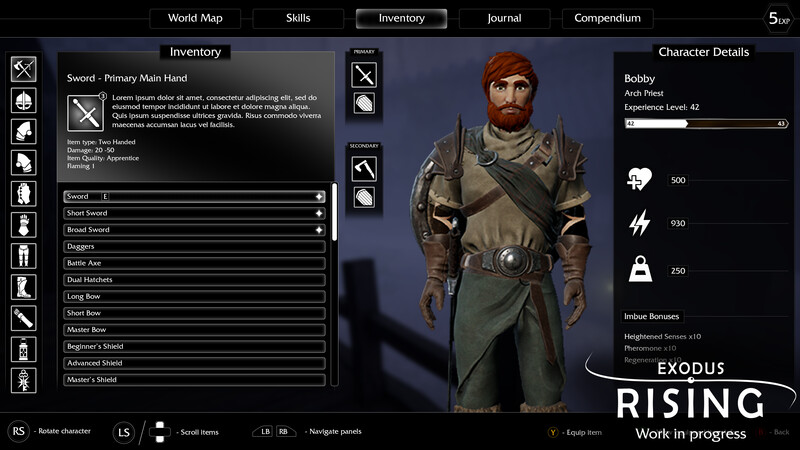The width and height of the screenshot is (800, 450).
Task: Open the World Map tab
Action: click(x=194, y=18)
